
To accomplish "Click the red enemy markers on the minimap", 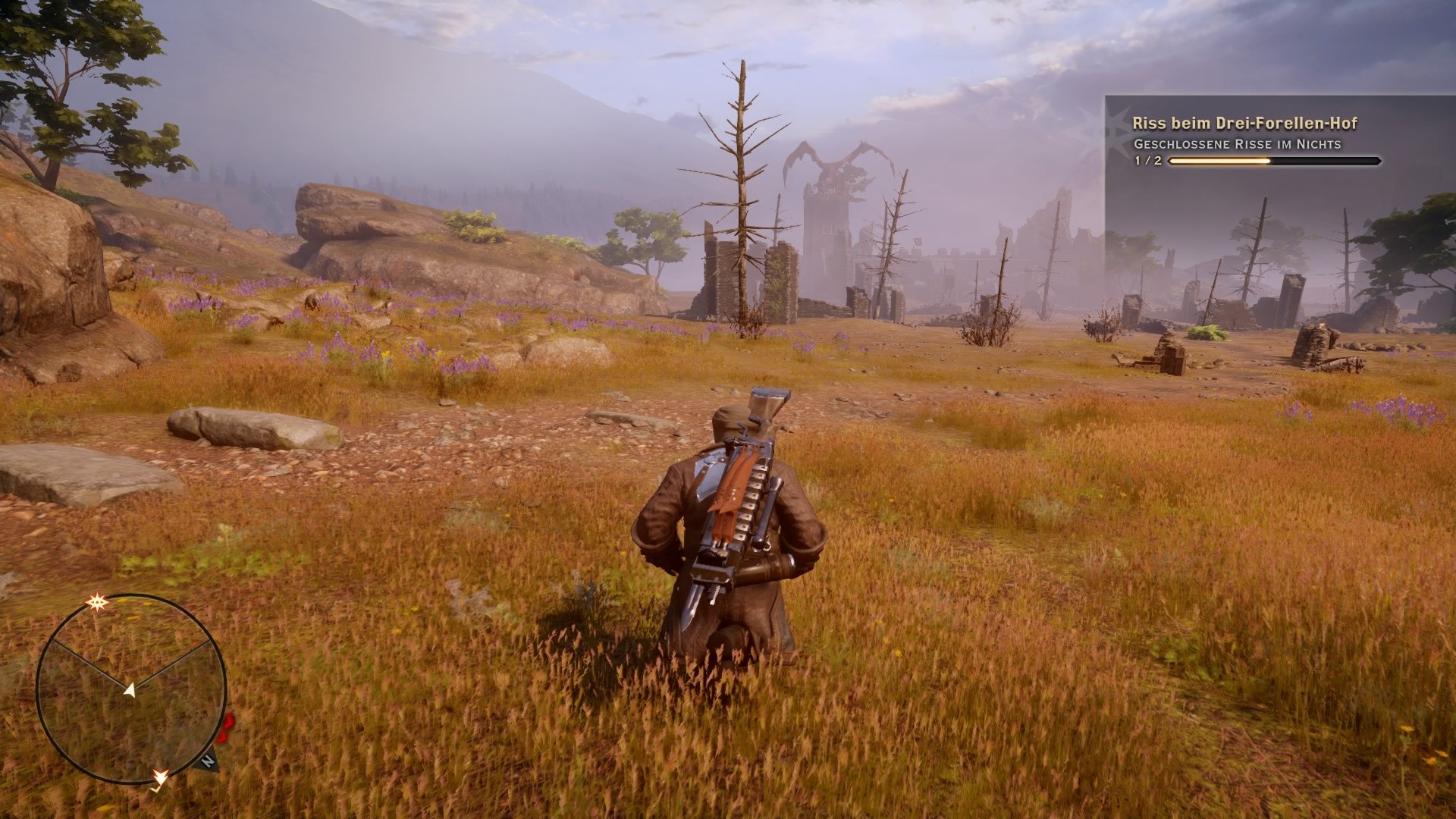I will (224, 730).
